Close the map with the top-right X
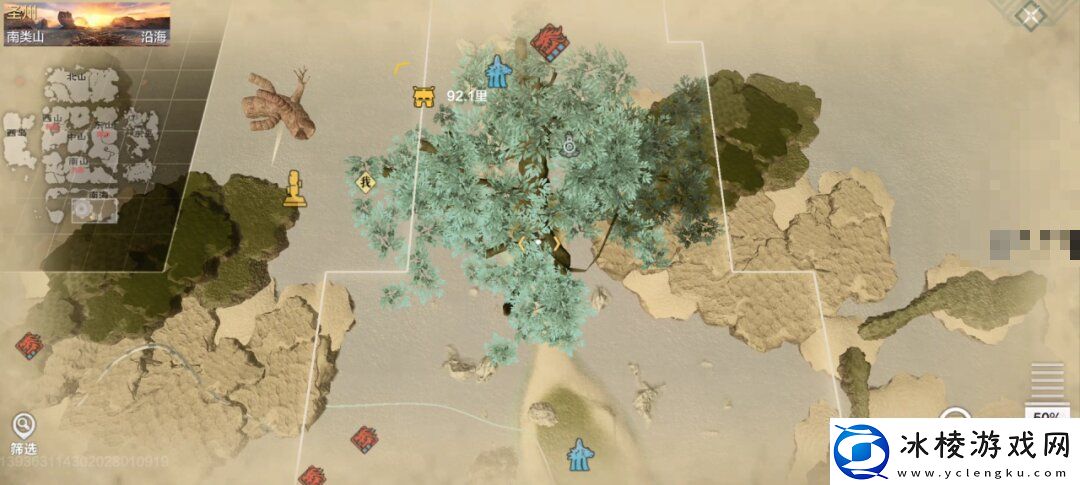Image resolution: width=1080 pixels, height=485 pixels. coord(1030,16)
